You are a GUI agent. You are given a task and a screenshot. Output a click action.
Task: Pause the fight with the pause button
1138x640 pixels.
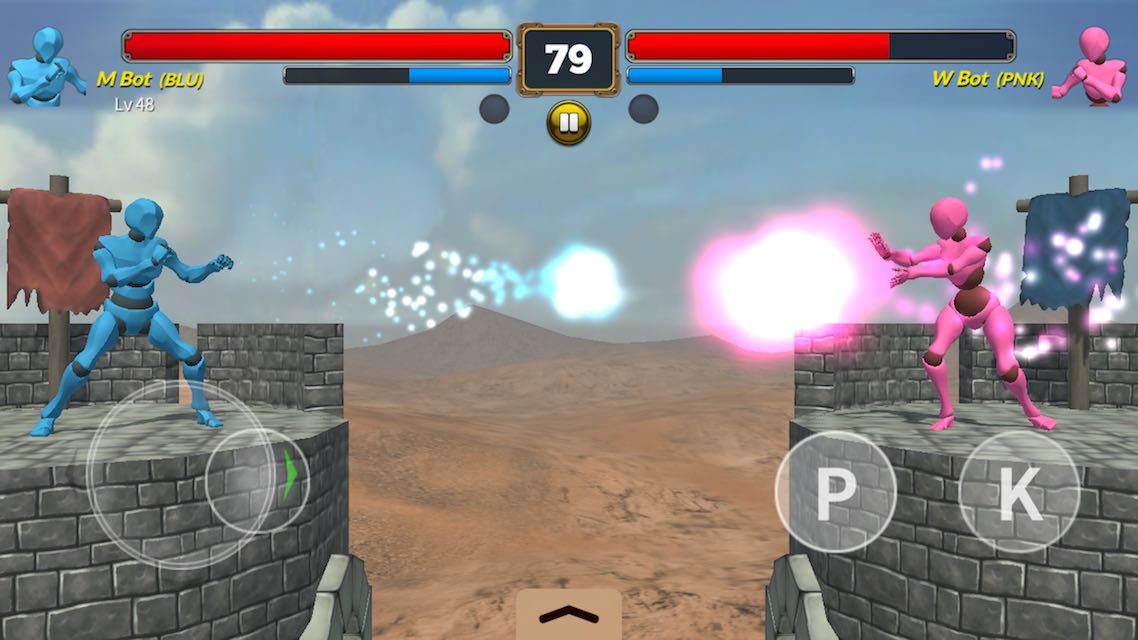click(568, 123)
